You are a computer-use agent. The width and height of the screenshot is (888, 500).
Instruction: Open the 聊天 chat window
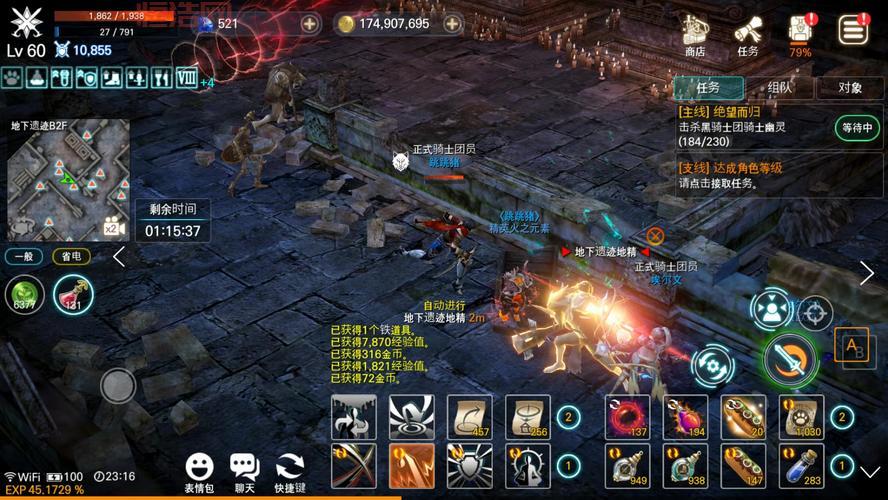245,471
